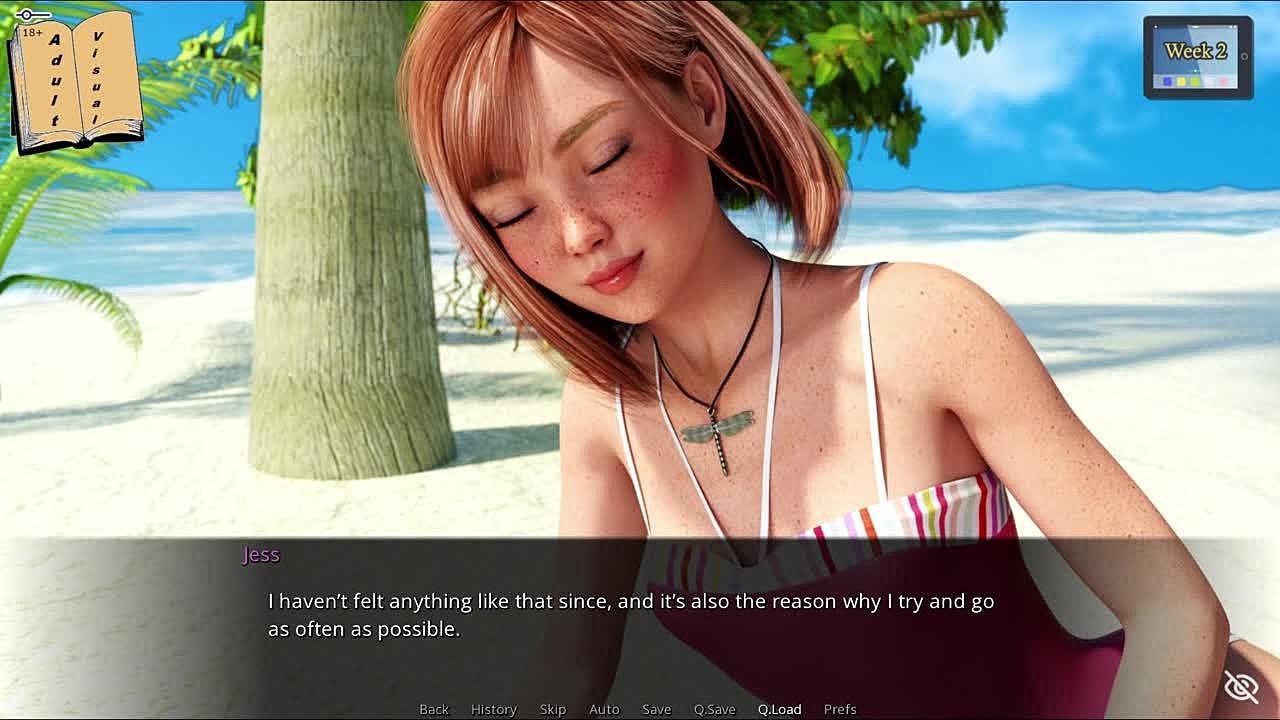Hide the dialogue box with eye icon
This screenshot has height=720, width=1280.
tap(1241, 687)
